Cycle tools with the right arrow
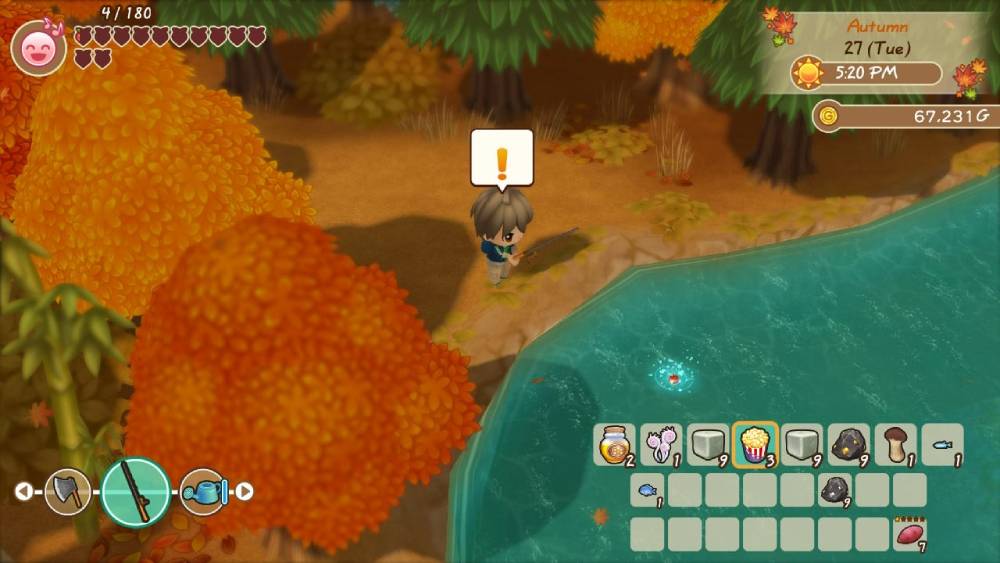The image size is (1000, 563). click(x=244, y=491)
